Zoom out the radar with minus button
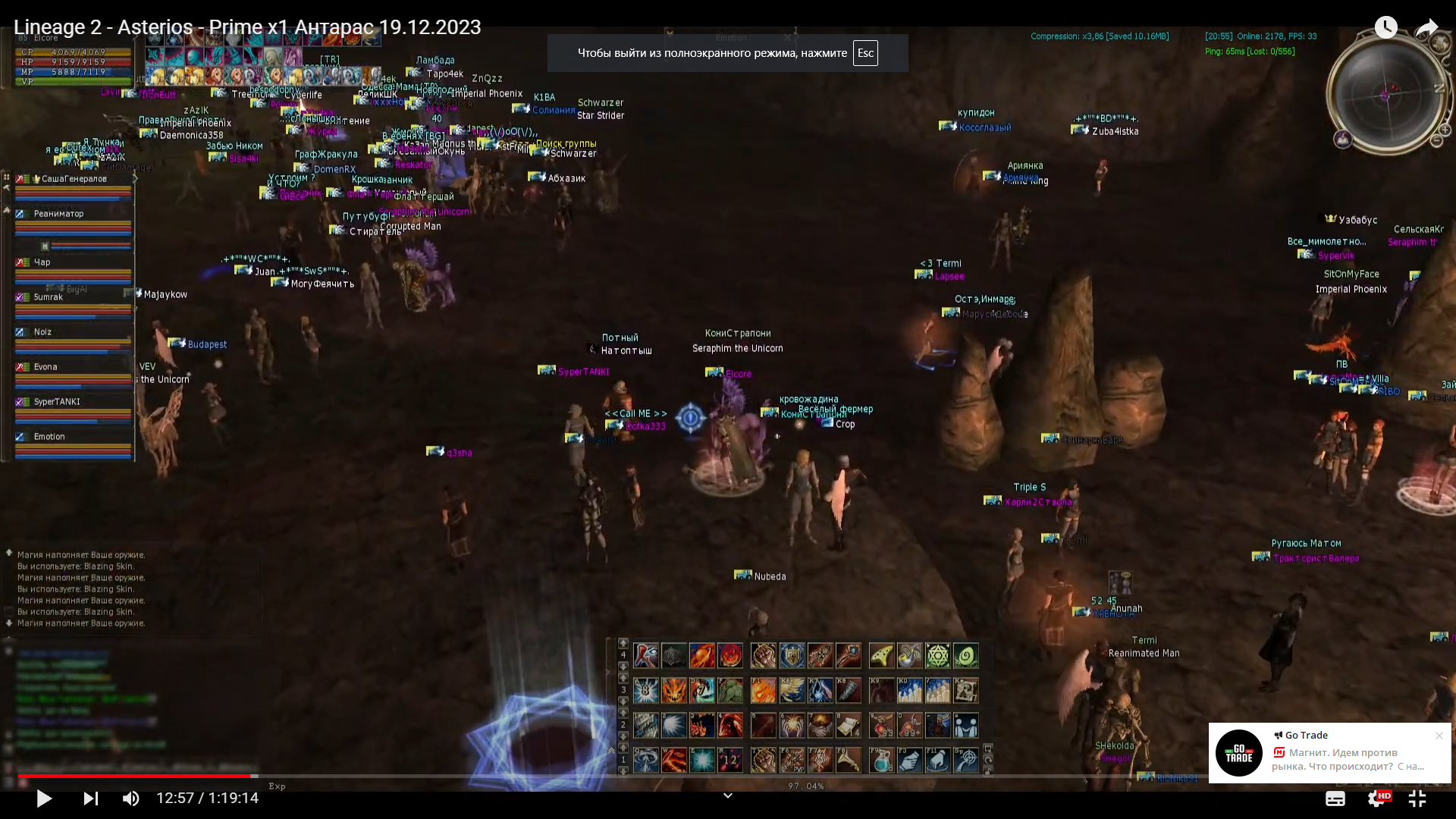The image size is (1456, 819). [1436, 140]
